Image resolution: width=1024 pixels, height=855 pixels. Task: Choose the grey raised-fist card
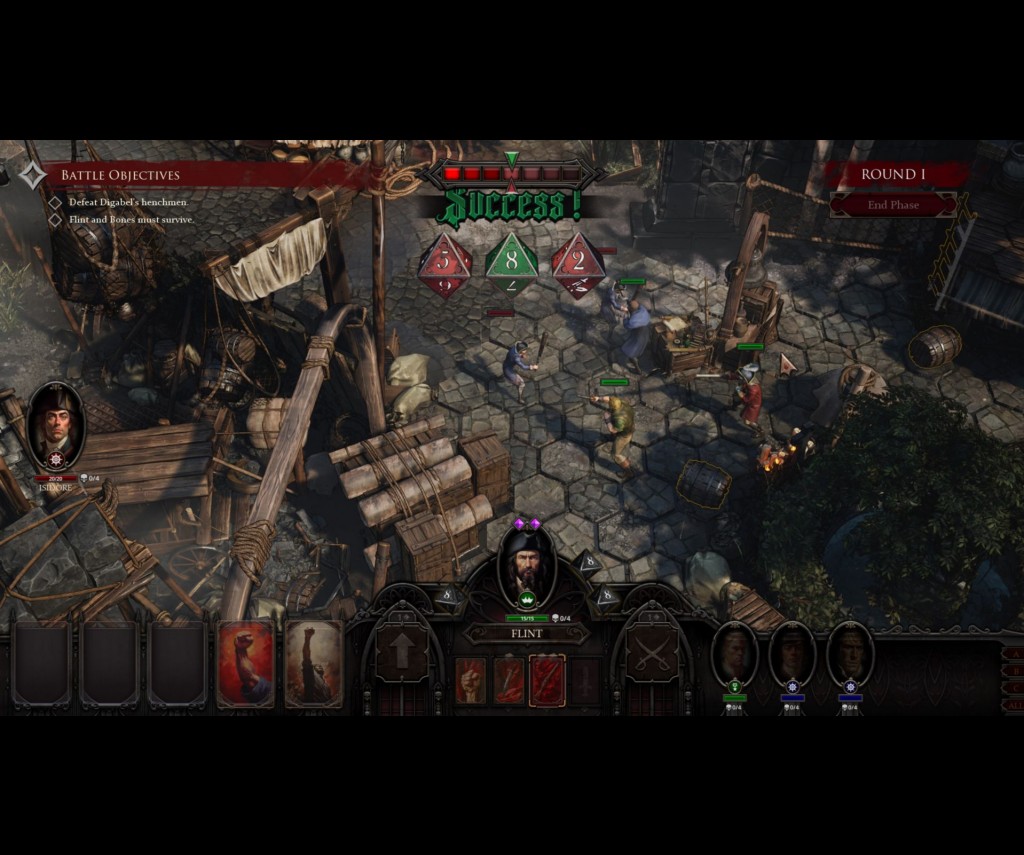click(314, 663)
